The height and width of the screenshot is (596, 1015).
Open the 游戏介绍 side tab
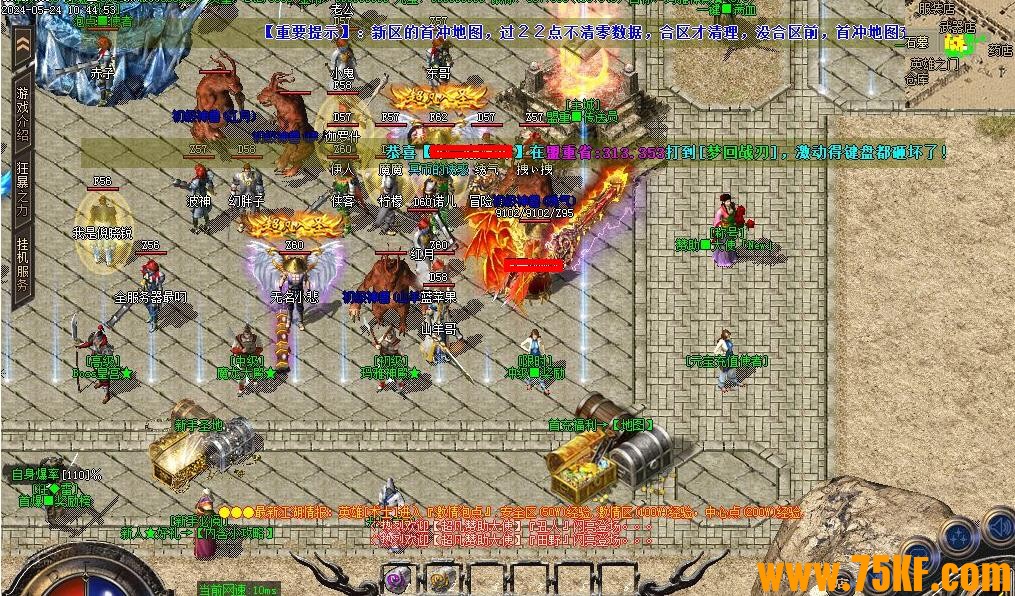(x=22, y=113)
